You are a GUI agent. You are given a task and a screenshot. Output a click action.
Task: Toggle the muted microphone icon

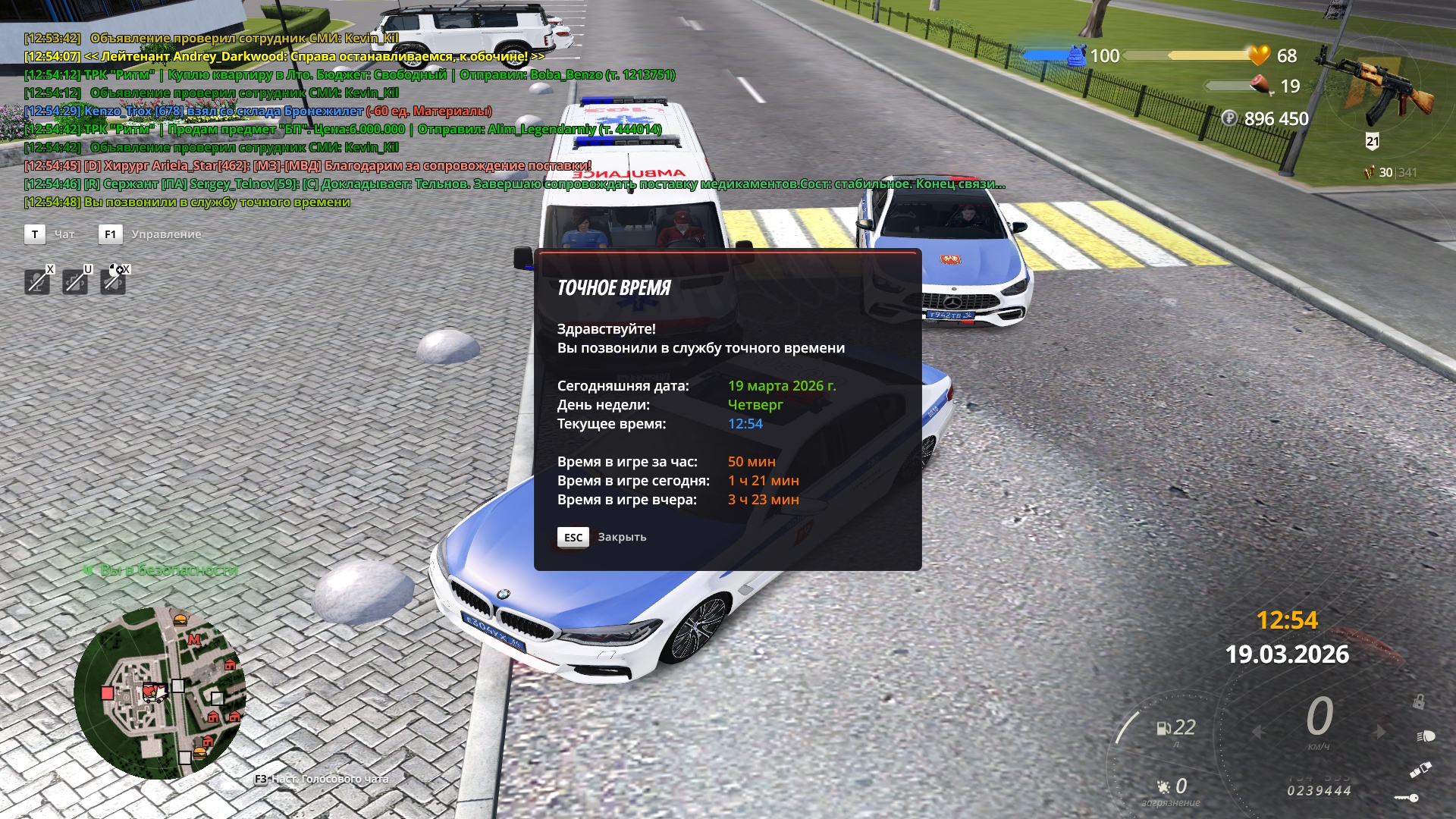pos(36,282)
